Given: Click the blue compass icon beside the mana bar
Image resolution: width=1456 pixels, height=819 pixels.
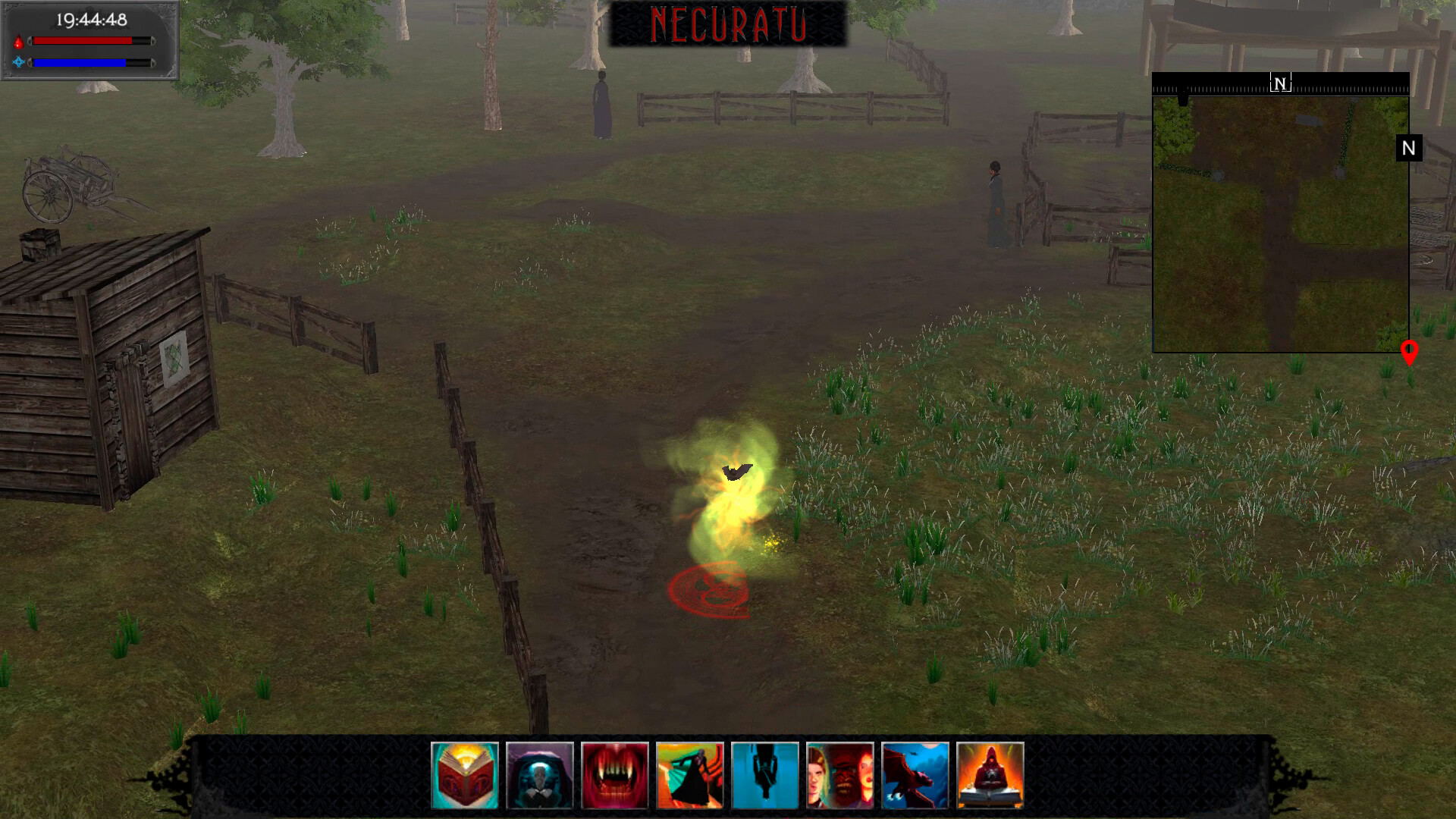Looking at the screenshot, I should click(18, 64).
